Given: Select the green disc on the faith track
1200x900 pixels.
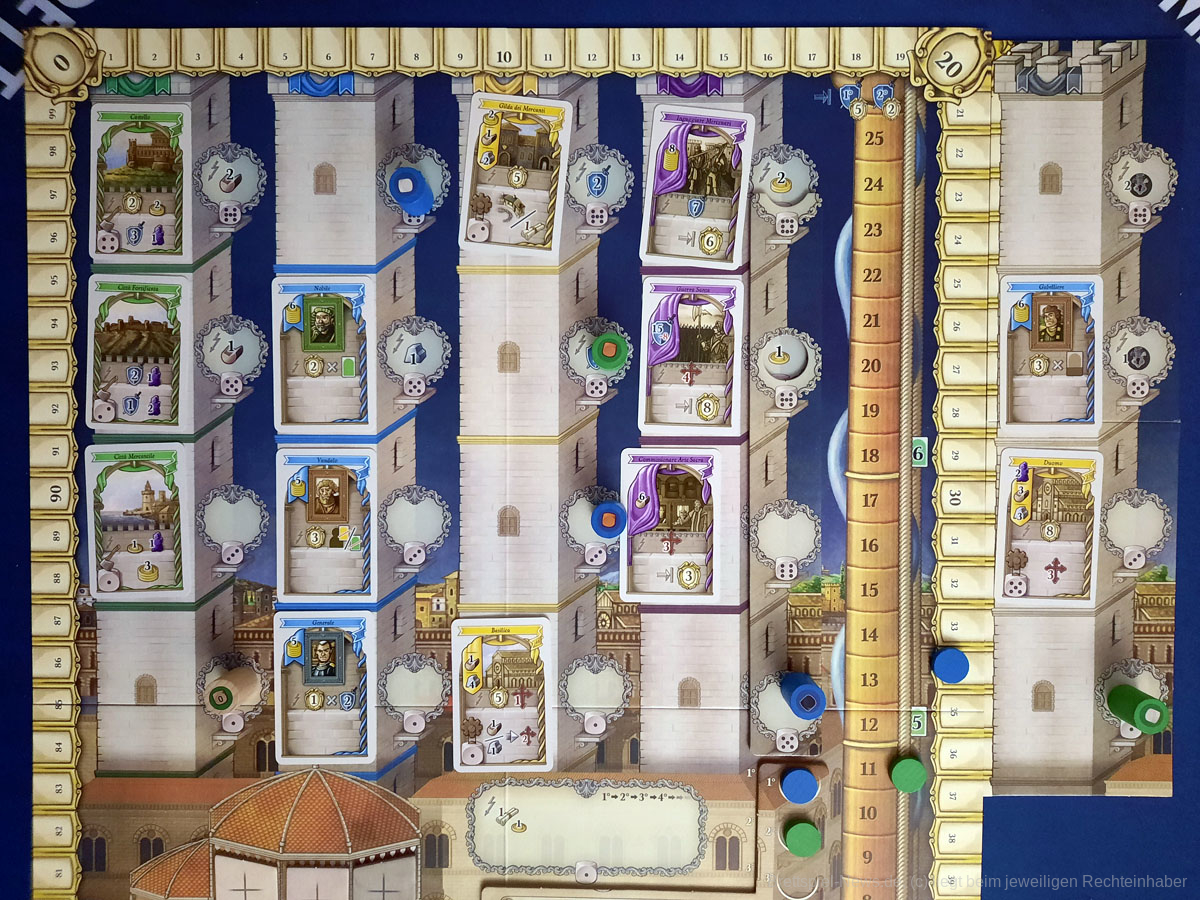Looking at the screenshot, I should pyautogui.click(x=908, y=774).
